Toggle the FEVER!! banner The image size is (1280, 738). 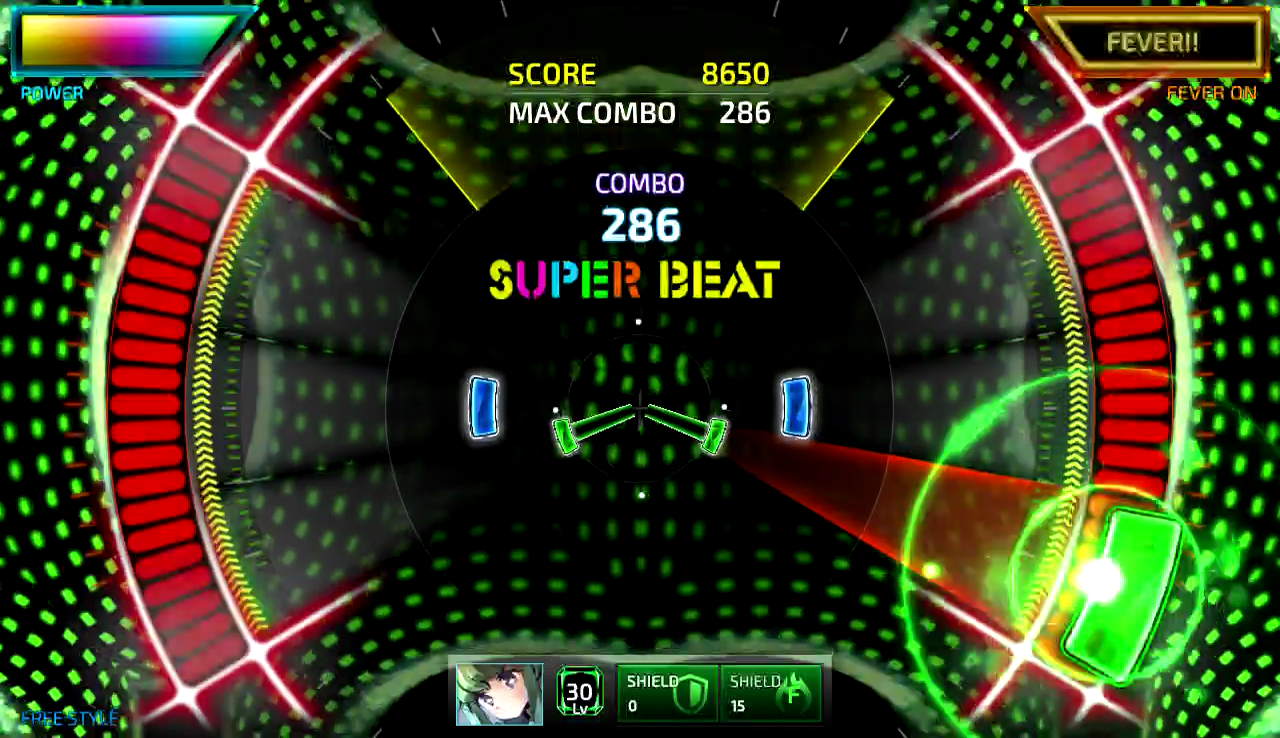(x=1152, y=42)
